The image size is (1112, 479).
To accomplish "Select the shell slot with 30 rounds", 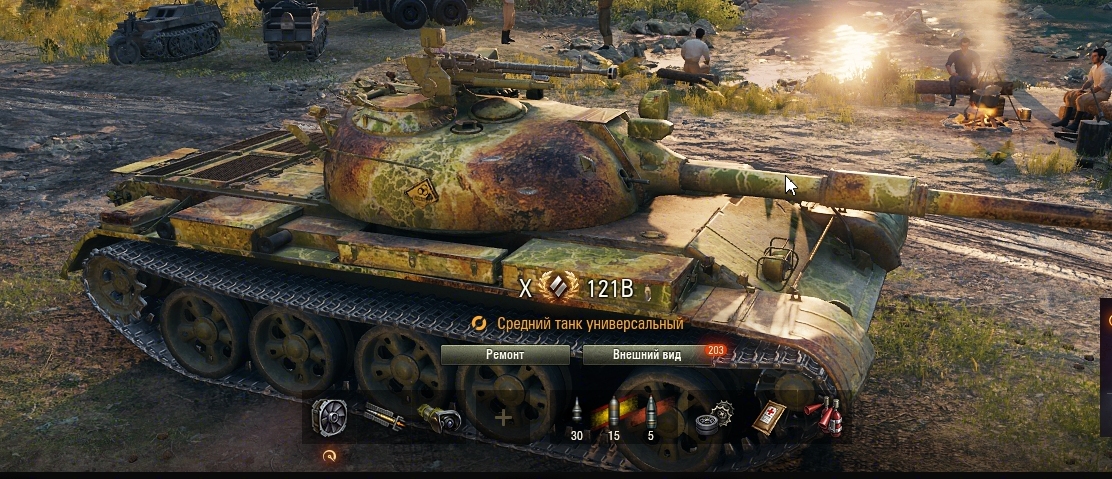I will click(x=577, y=416).
